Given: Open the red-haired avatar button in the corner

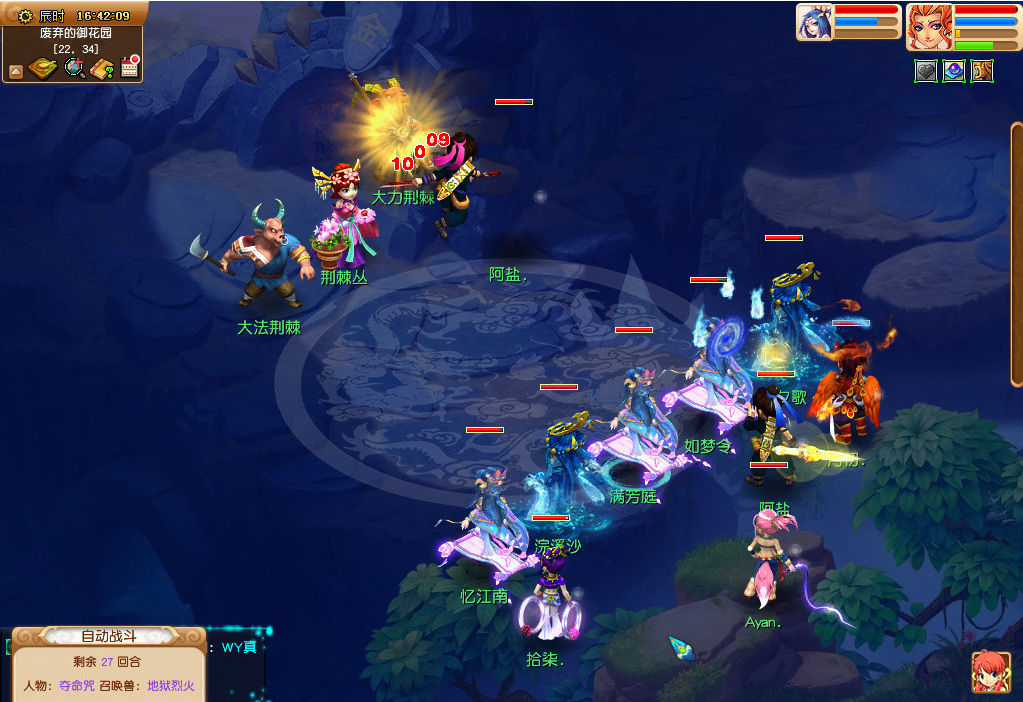Looking at the screenshot, I should coord(990,672).
